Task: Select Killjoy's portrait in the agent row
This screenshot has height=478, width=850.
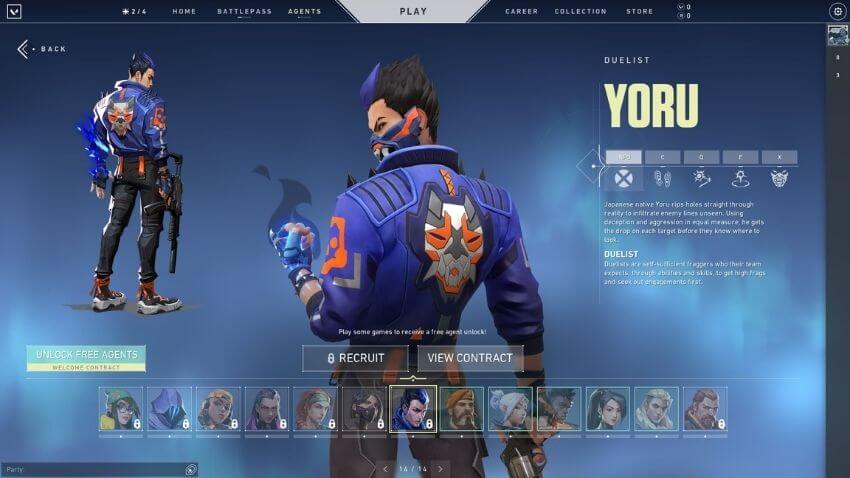Action: point(120,409)
